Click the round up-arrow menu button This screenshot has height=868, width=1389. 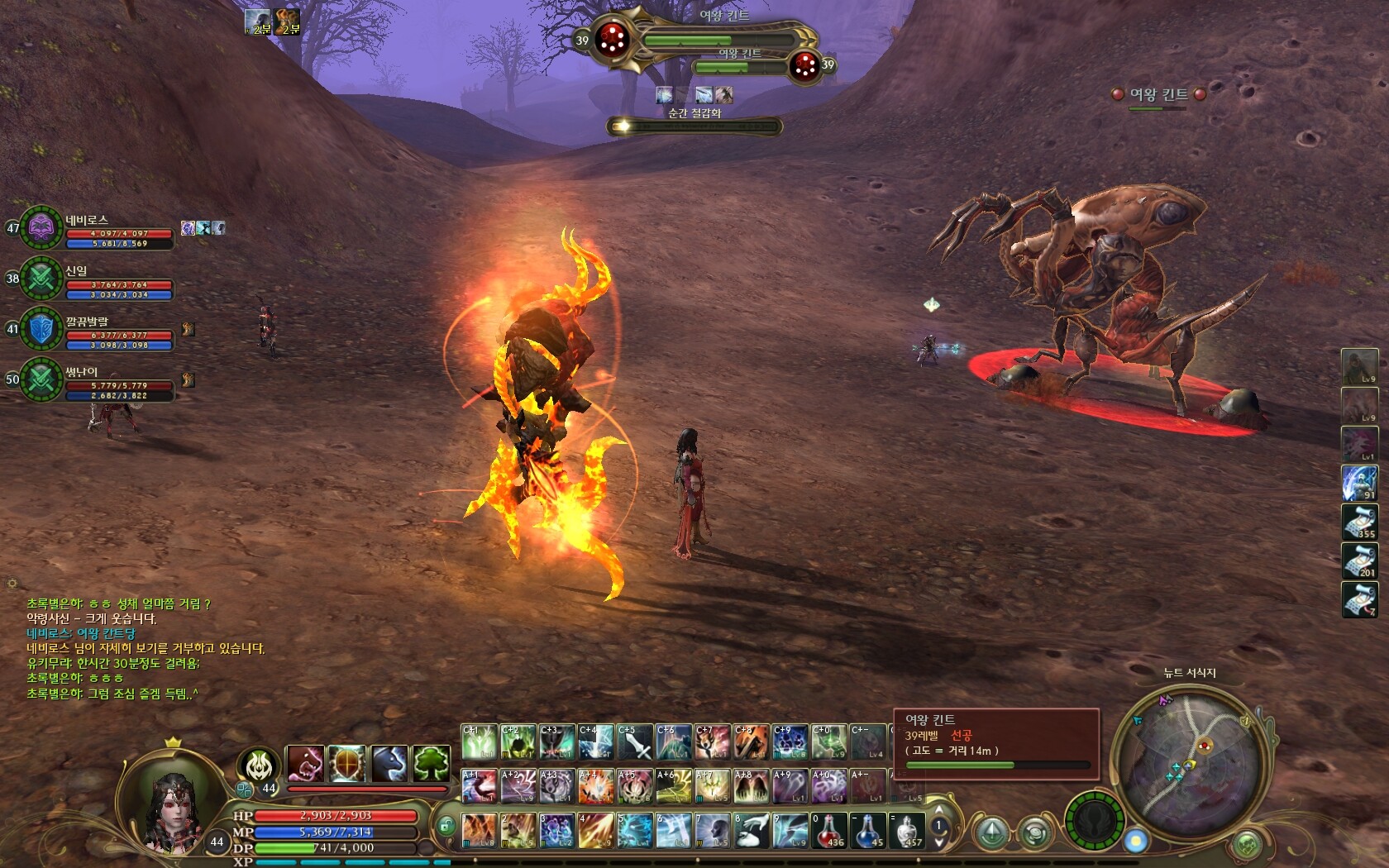[x=993, y=833]
